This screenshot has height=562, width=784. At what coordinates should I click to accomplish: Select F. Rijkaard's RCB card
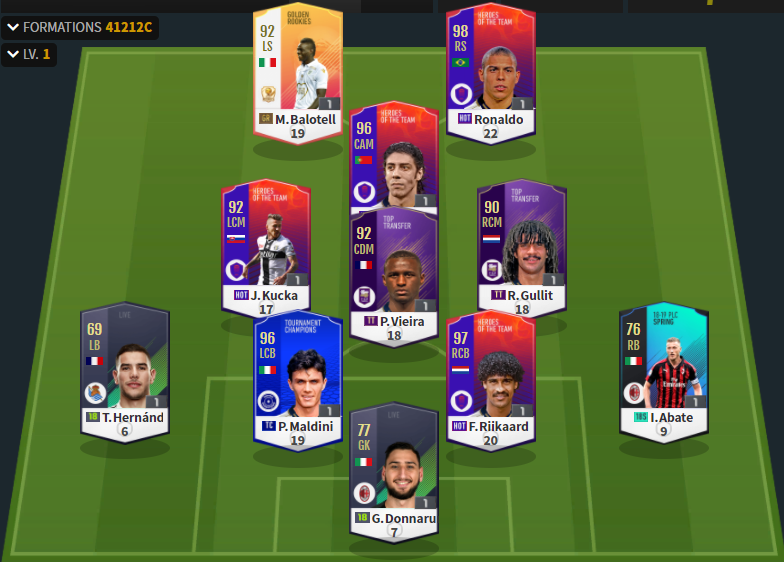point(490,372)
